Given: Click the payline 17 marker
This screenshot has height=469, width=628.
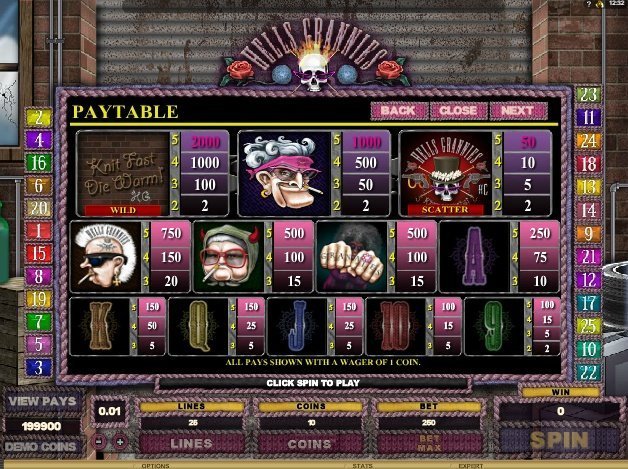Looking at the screenshot, I should point(588,302).
